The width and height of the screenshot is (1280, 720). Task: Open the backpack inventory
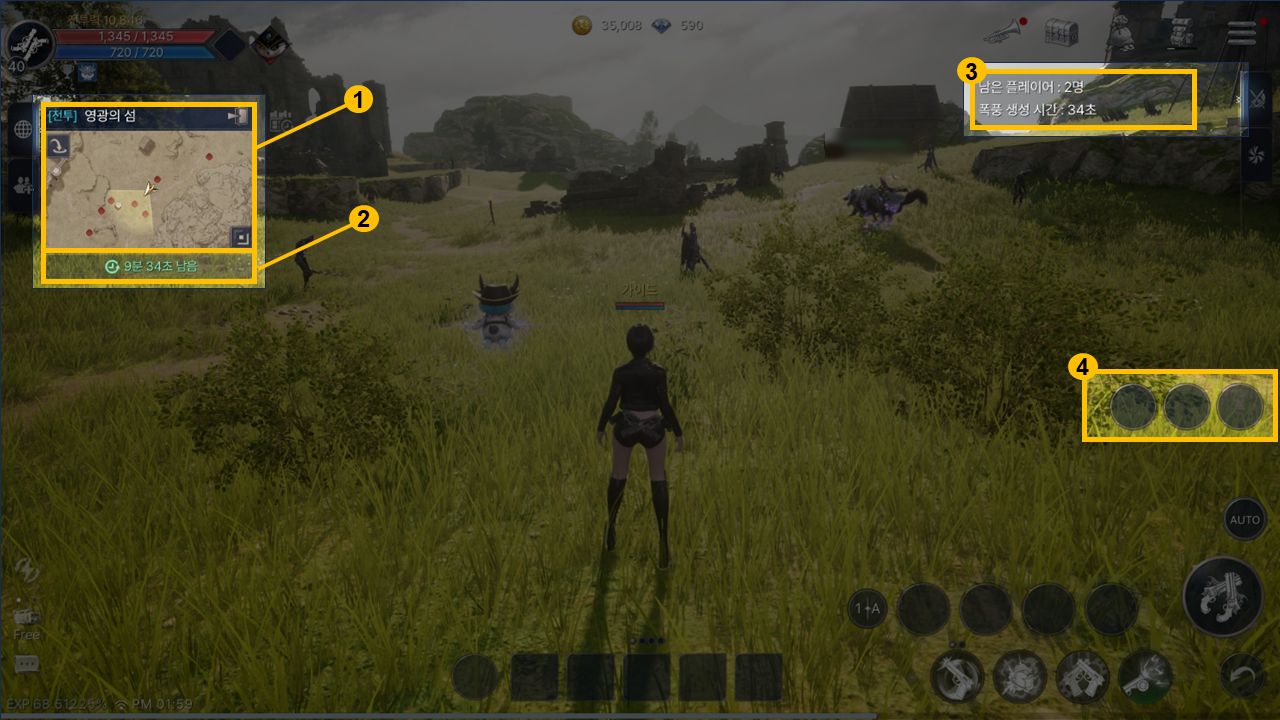click(x=1184, y=32)
